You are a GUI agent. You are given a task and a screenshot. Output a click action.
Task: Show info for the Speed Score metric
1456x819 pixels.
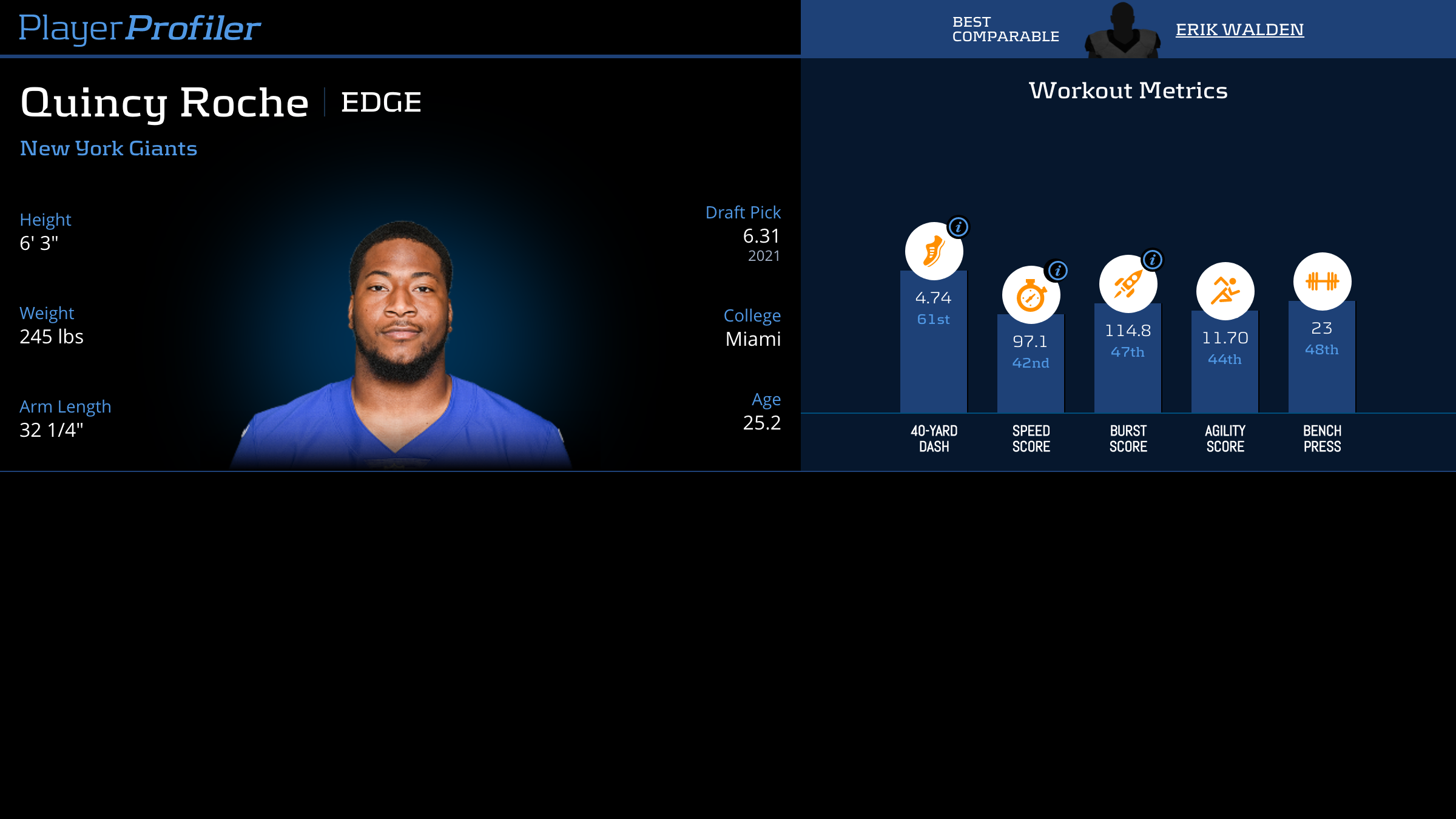pos(1058,271)
